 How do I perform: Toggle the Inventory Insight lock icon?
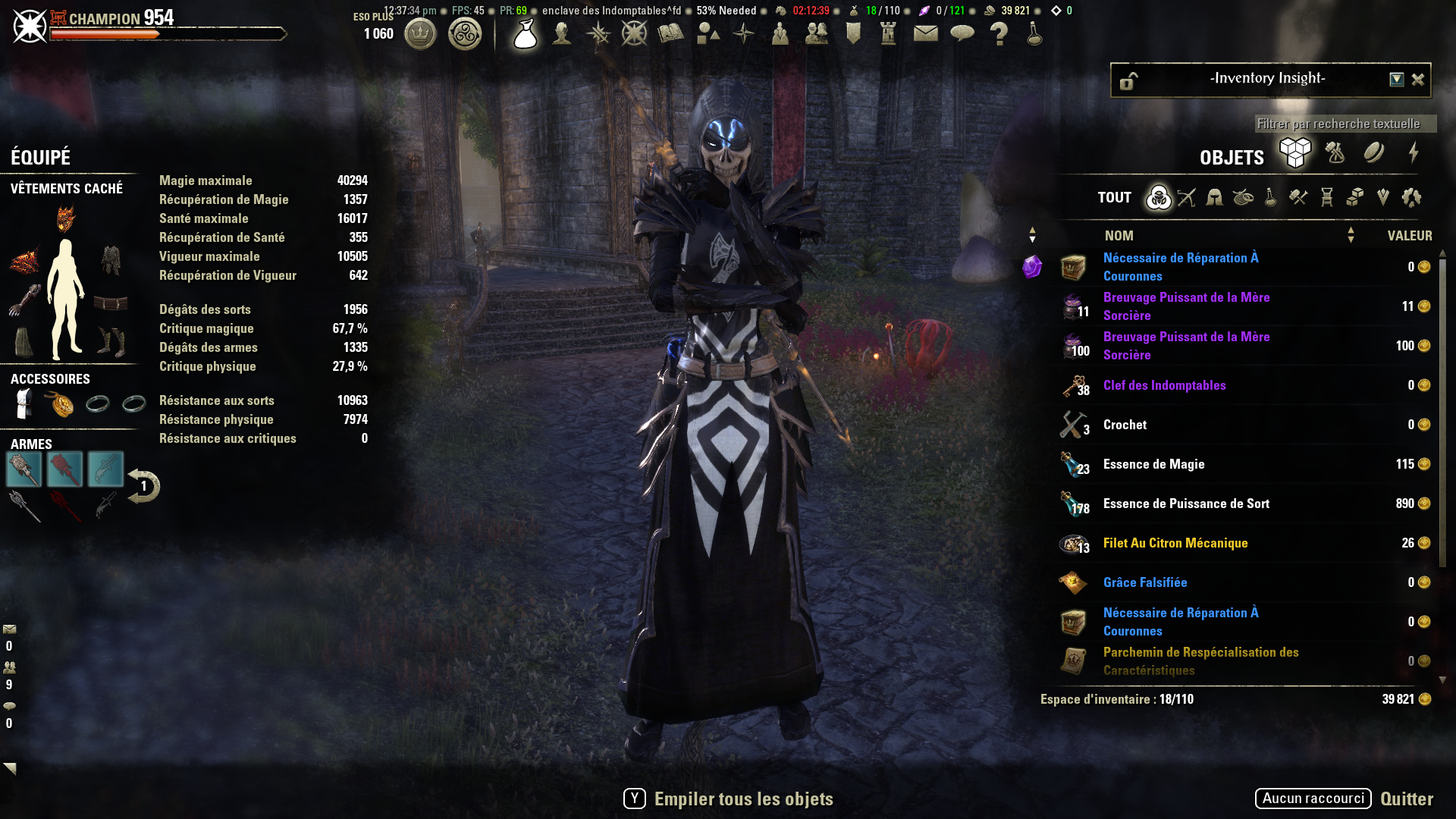click(1128, 80)
